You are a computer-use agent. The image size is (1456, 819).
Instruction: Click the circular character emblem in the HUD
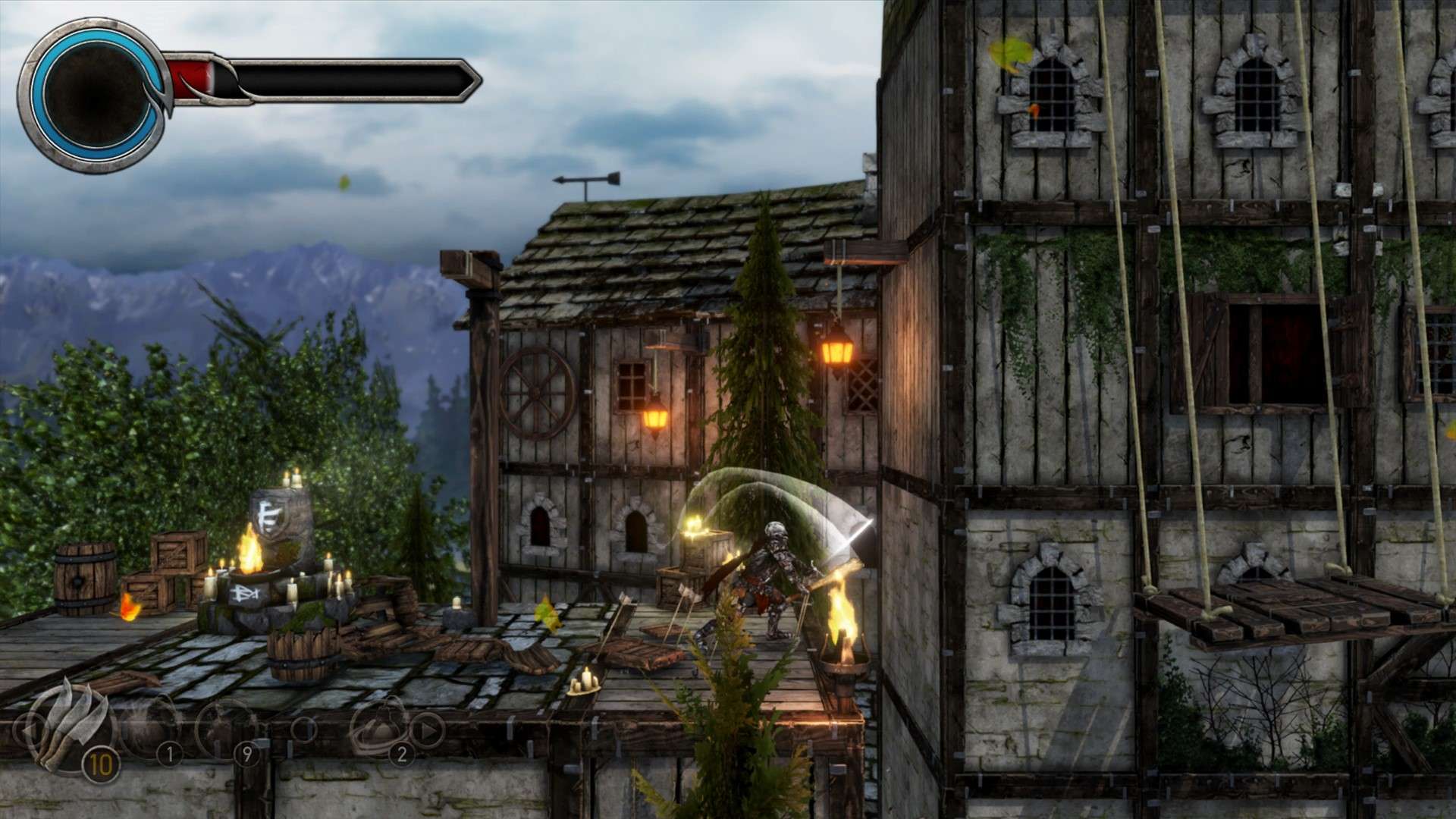point(95,94)
